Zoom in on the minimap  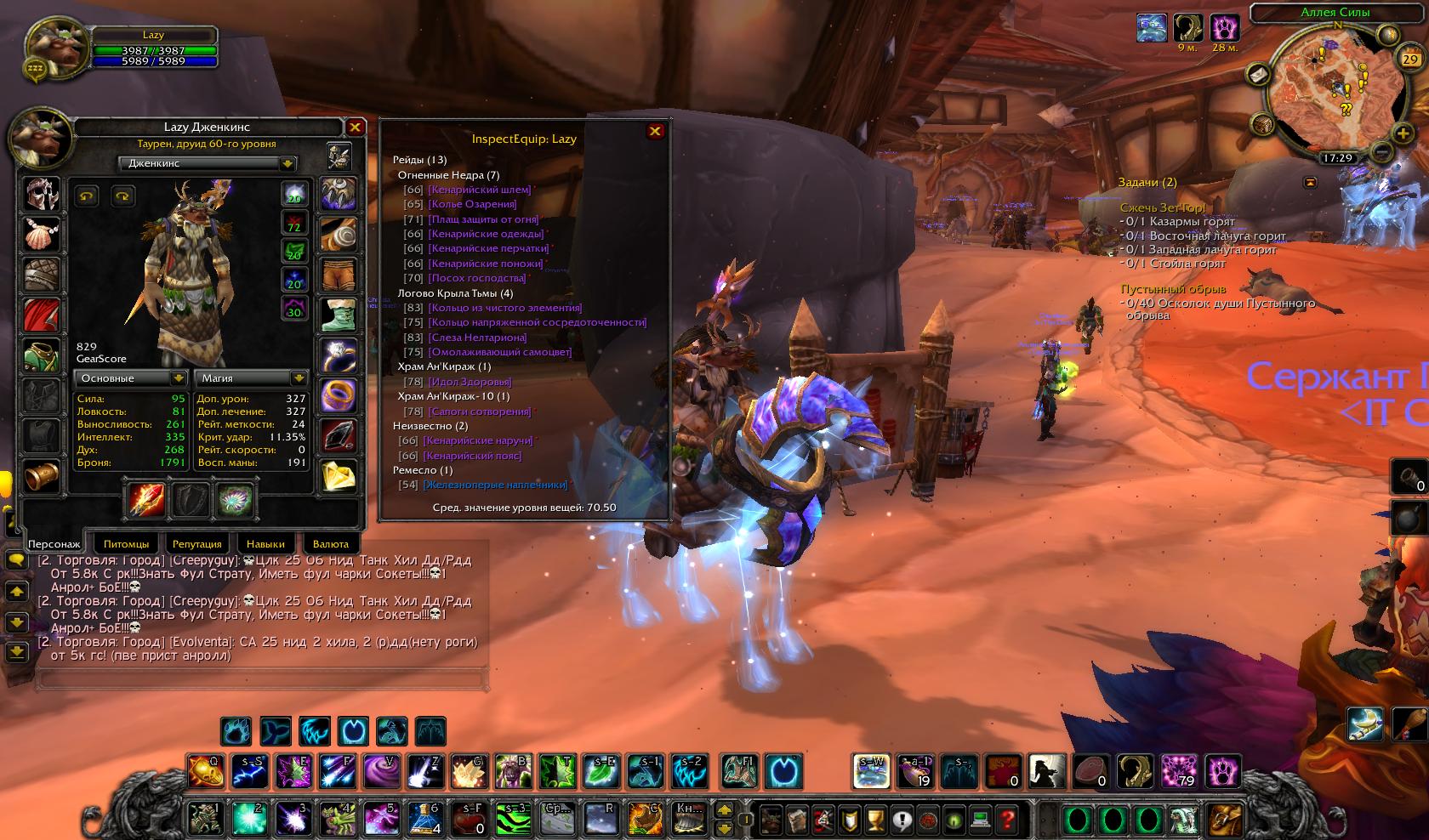tap(1402, 133)
